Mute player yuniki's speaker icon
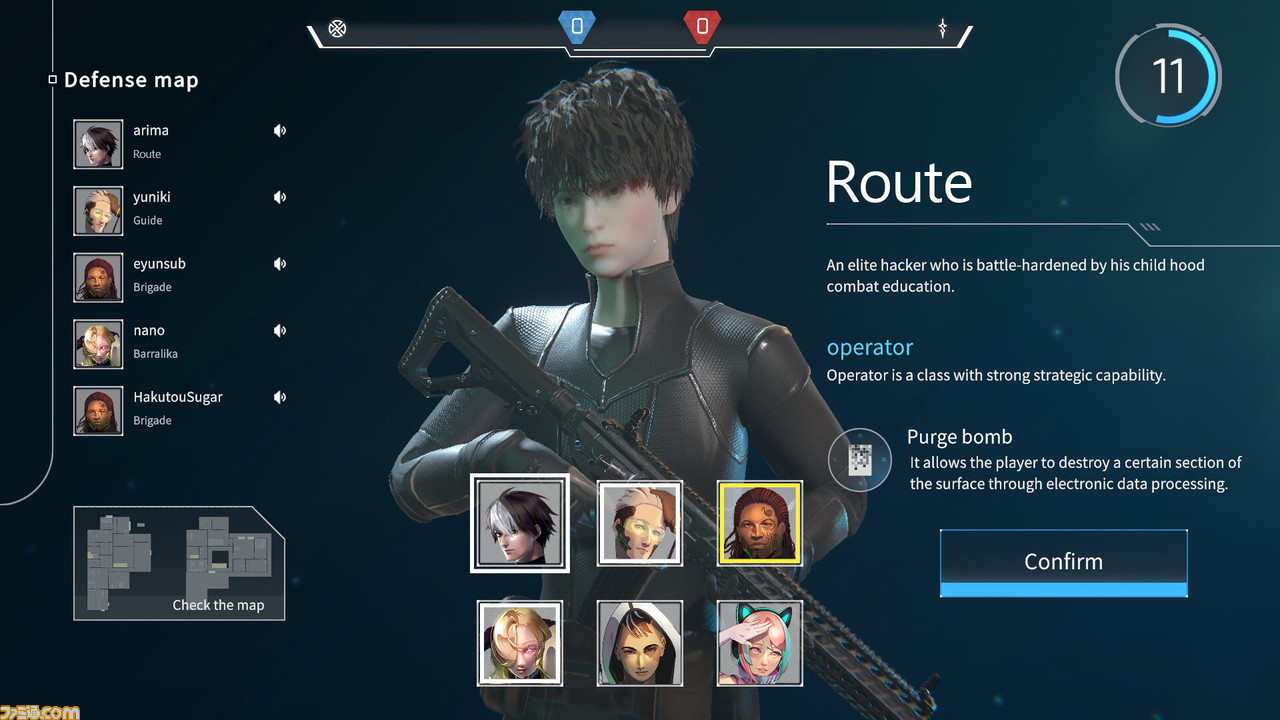The image size is (1280, 720). pyautogui.click(x=280, y=198)
